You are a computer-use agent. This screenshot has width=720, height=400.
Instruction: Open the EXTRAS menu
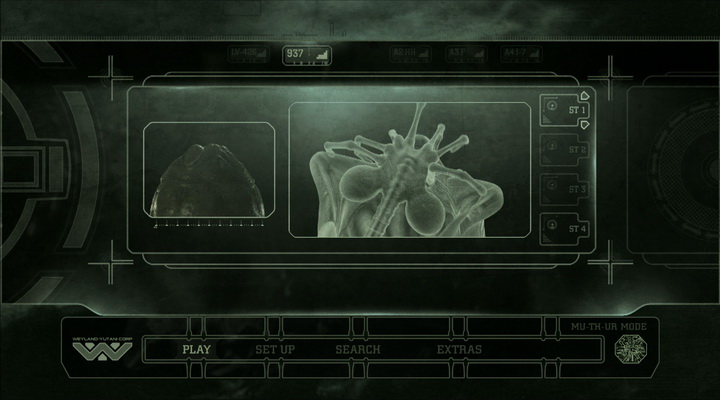(459, 349)
